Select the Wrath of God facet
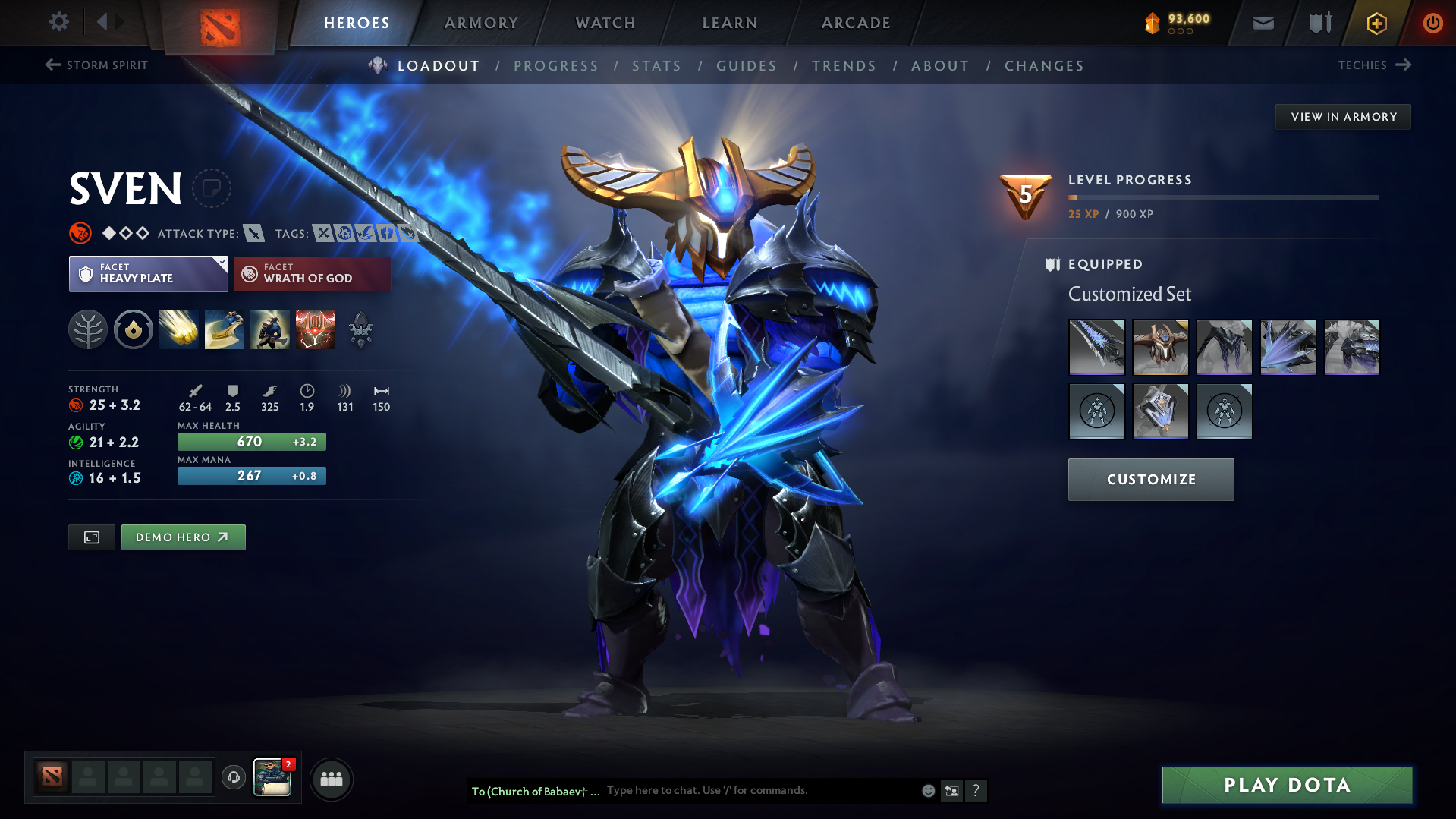This screenshot has height=819, width=1456. pos(312,273)
